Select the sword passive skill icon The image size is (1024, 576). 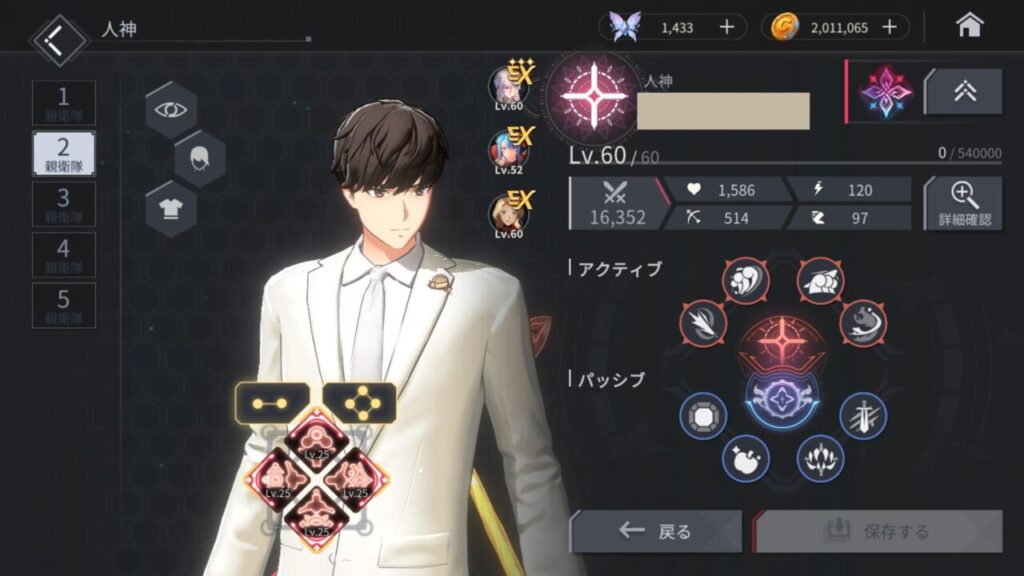pyautogui.click(x=862, y=416)
